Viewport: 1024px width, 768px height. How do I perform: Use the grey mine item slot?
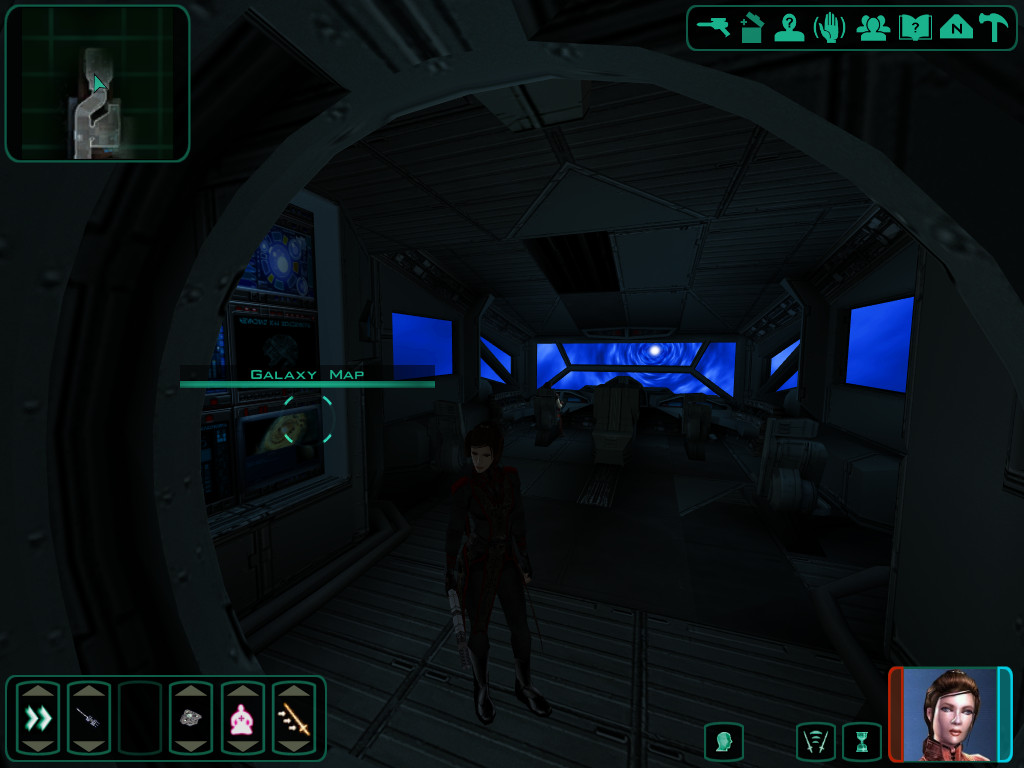pyautogui.click(x=191, y=718)
